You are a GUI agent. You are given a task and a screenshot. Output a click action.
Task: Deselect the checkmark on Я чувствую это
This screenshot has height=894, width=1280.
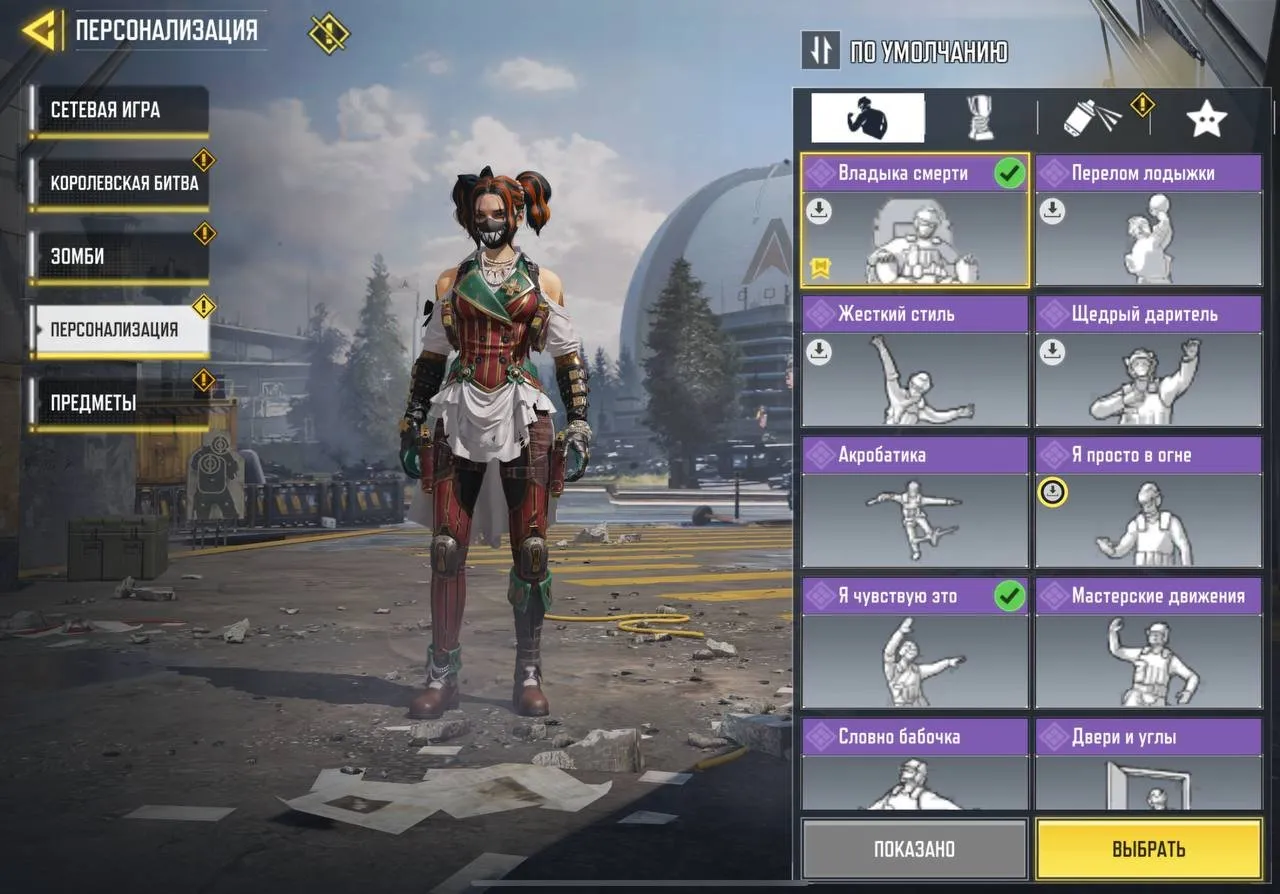click(1010, 596)
